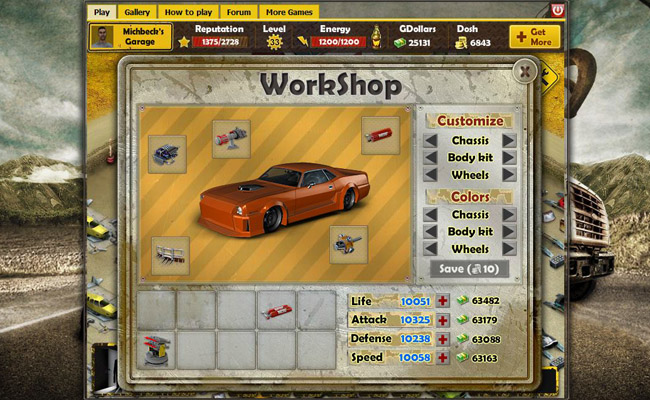
Task: Click the red power button in the top corner
Action: (x=556, y=10)
